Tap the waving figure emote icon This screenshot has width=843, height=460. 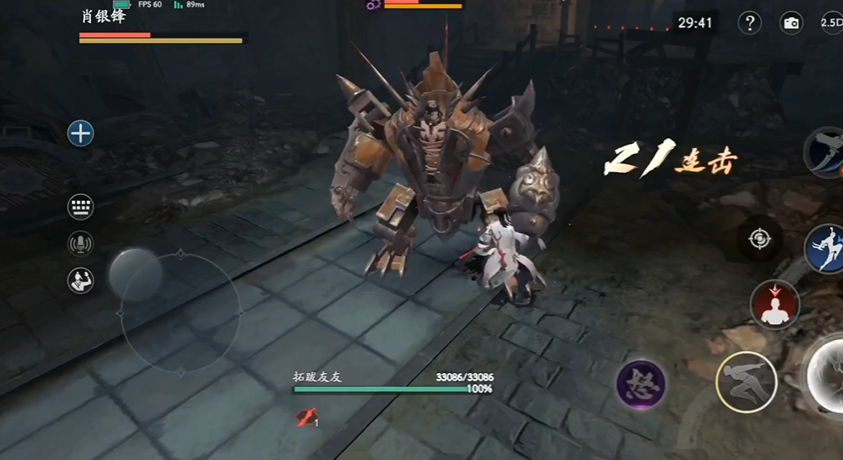[81, 280]
